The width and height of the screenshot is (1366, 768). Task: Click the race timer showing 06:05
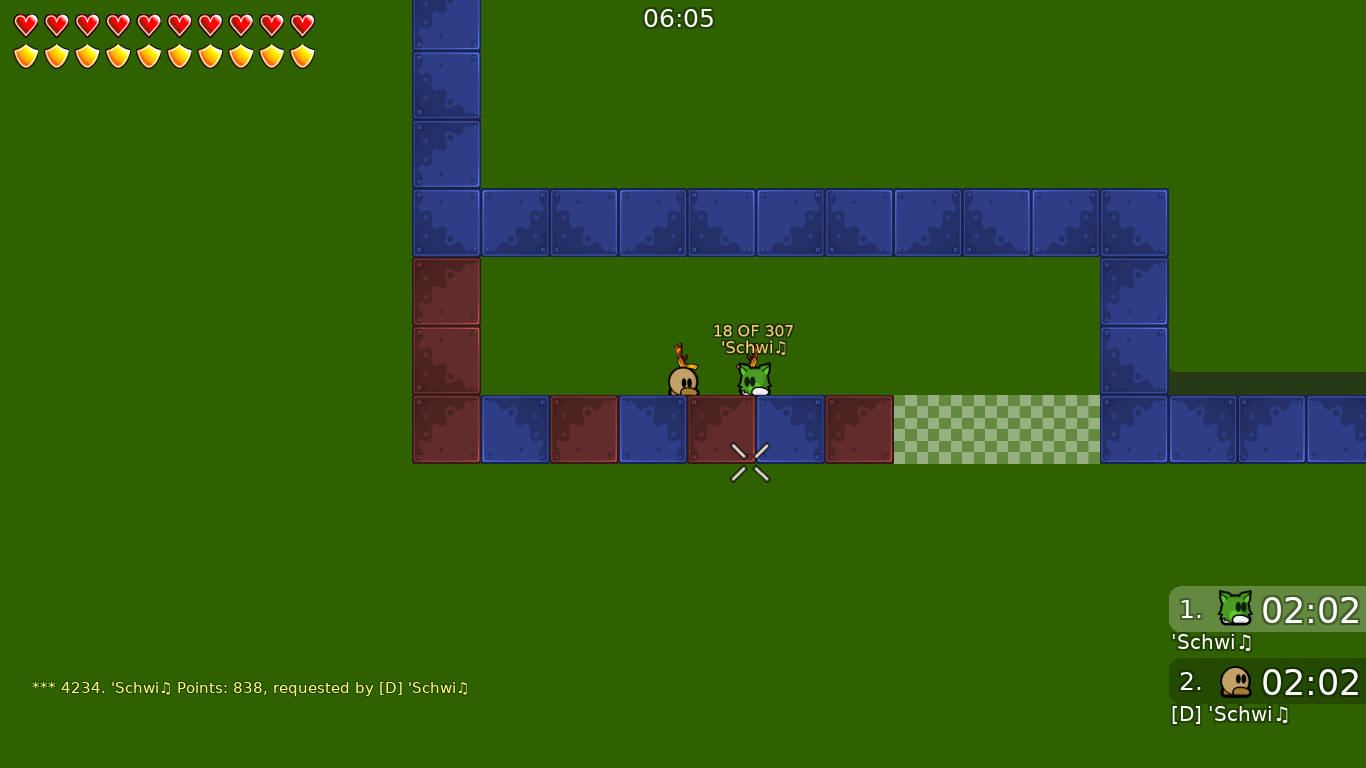pos(679,18)
